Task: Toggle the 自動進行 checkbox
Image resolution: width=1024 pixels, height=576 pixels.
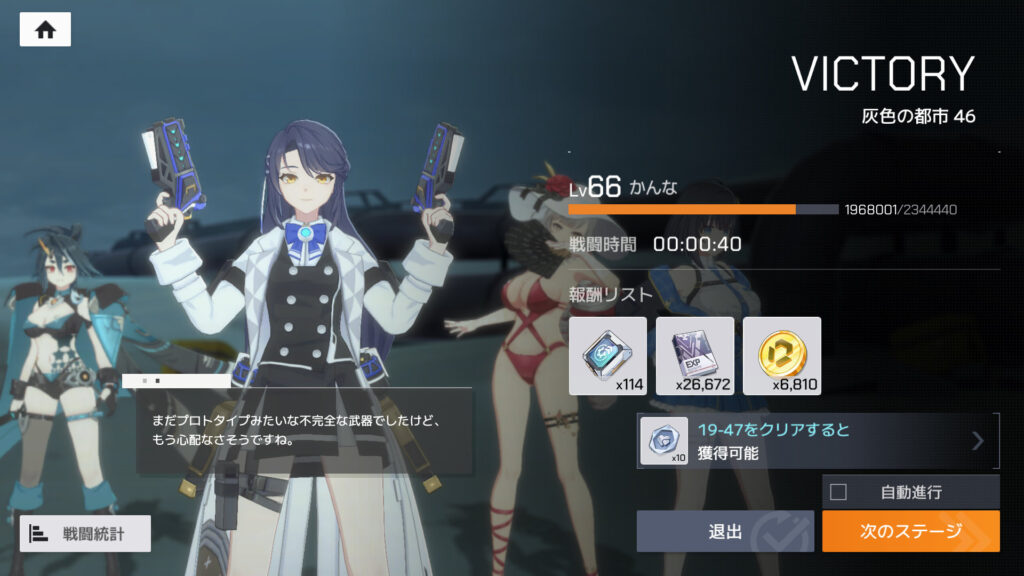Action: (839, 492)
